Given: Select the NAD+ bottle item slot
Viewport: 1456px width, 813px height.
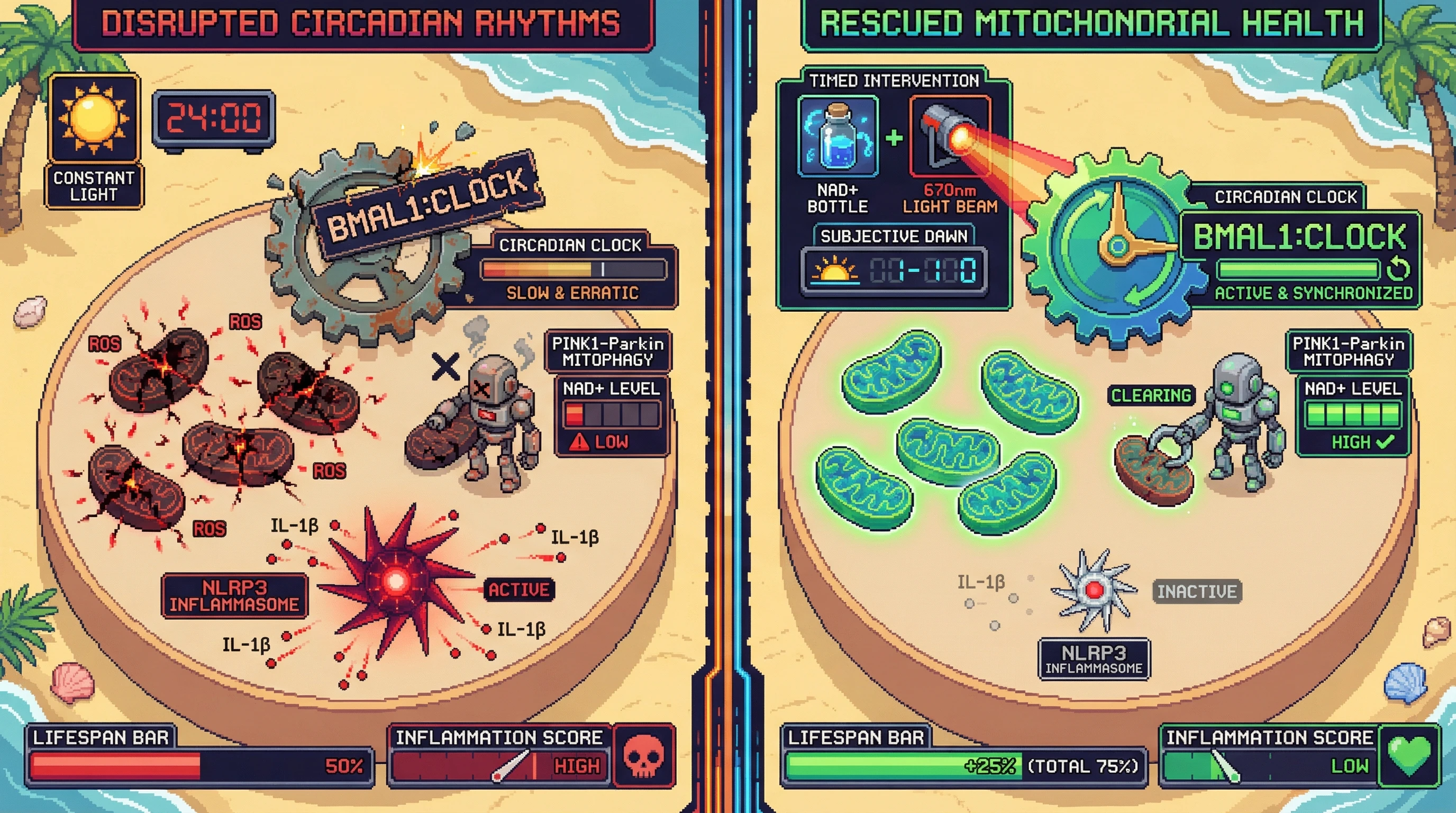Looking at the screenshot, I should (x=838, y=138).
